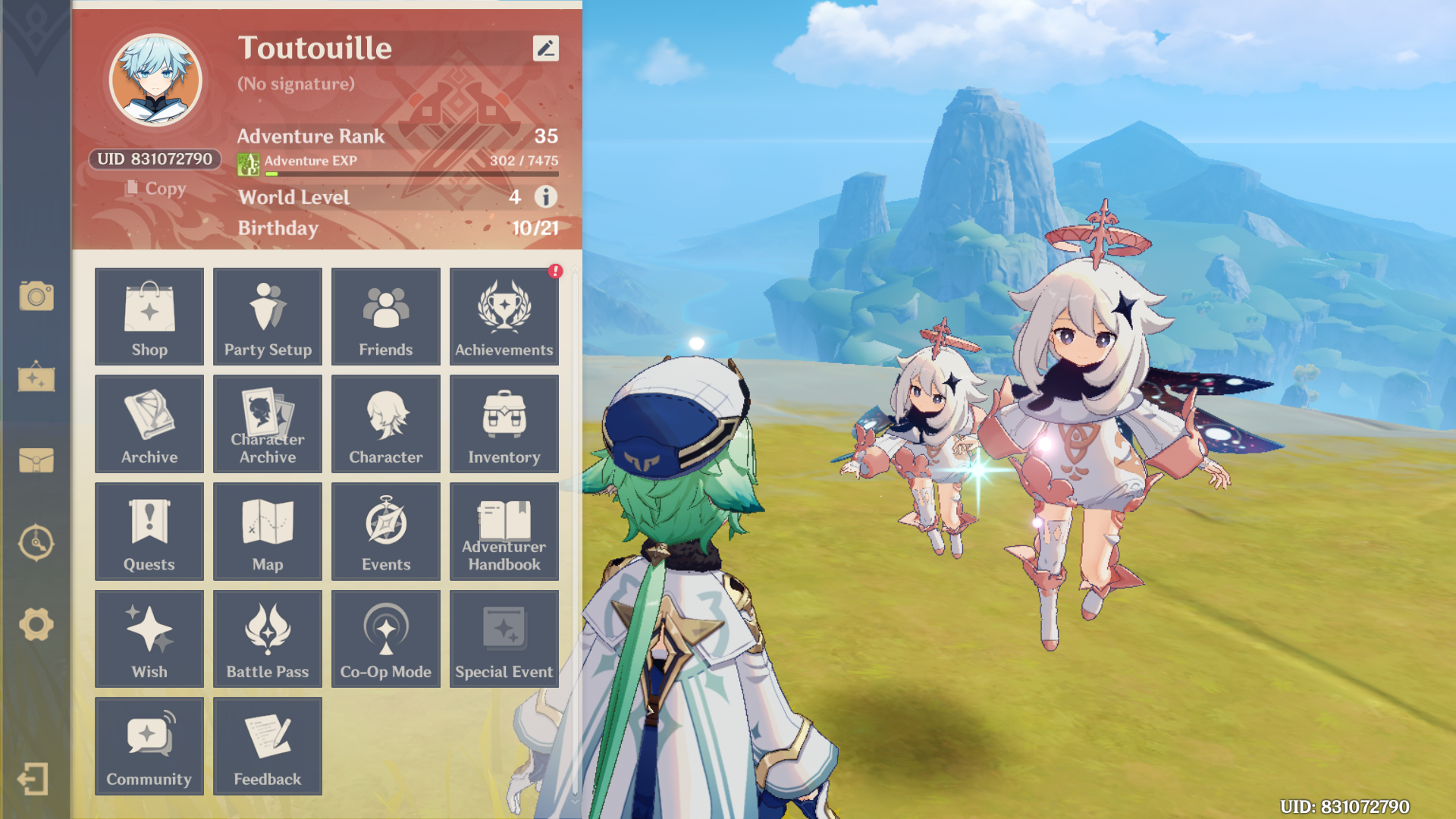Open the Adventurer Handbook

tap(504, 531)
